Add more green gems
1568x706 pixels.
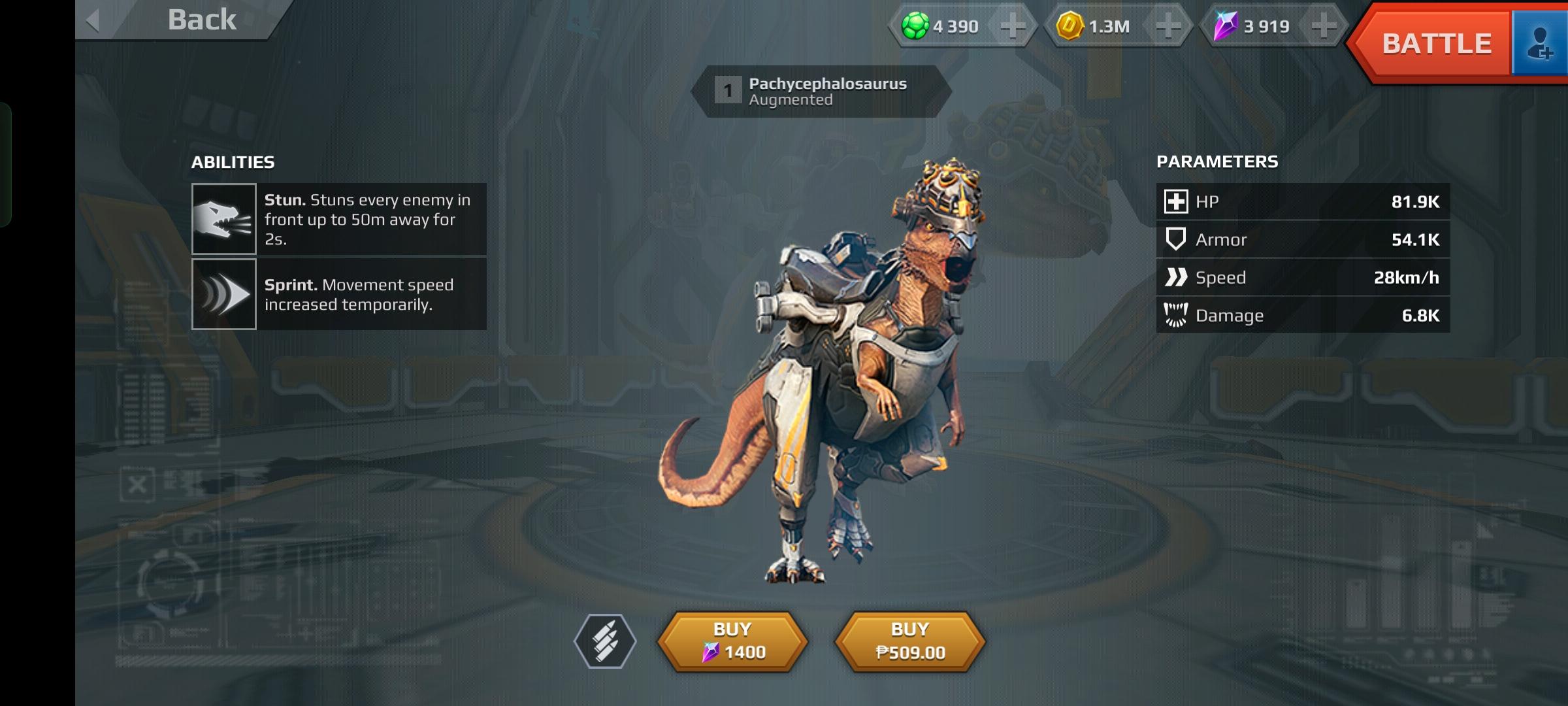pyautogui.click(x=1012, y=26)
